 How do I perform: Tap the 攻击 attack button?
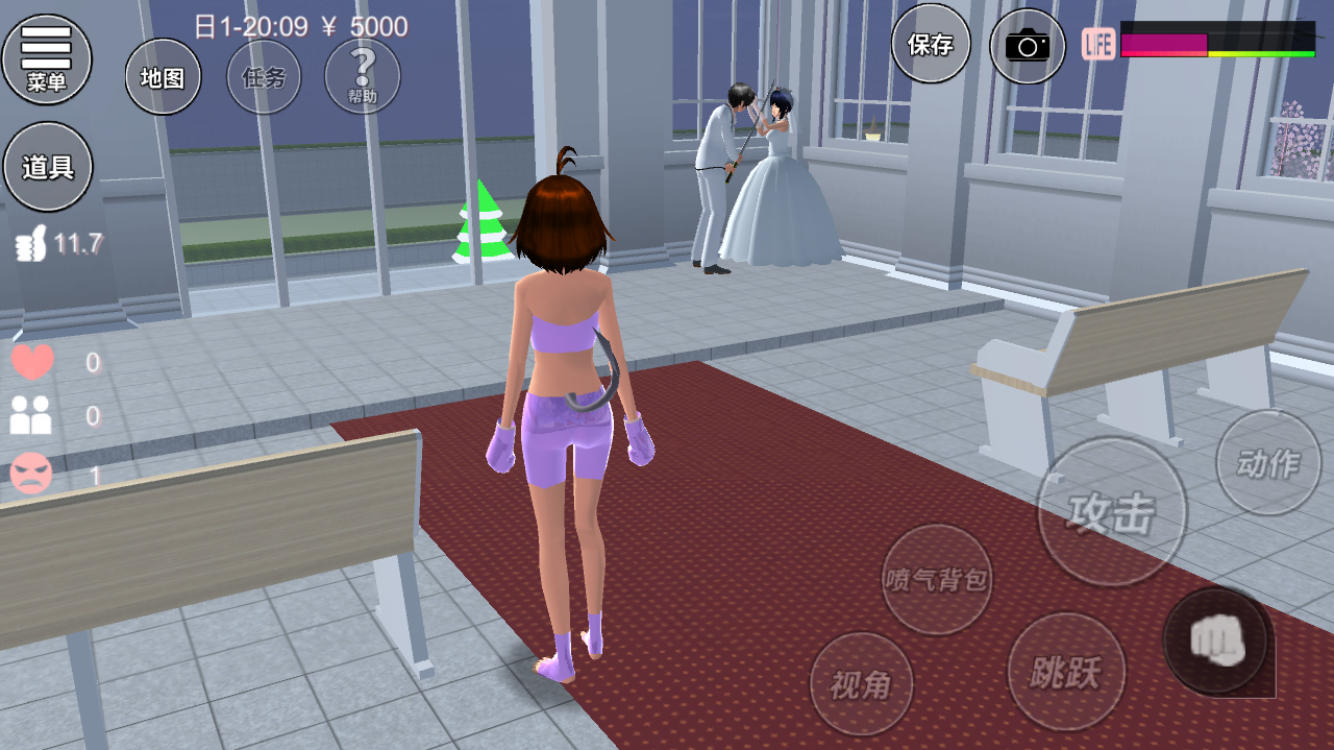click(1111, 512)
